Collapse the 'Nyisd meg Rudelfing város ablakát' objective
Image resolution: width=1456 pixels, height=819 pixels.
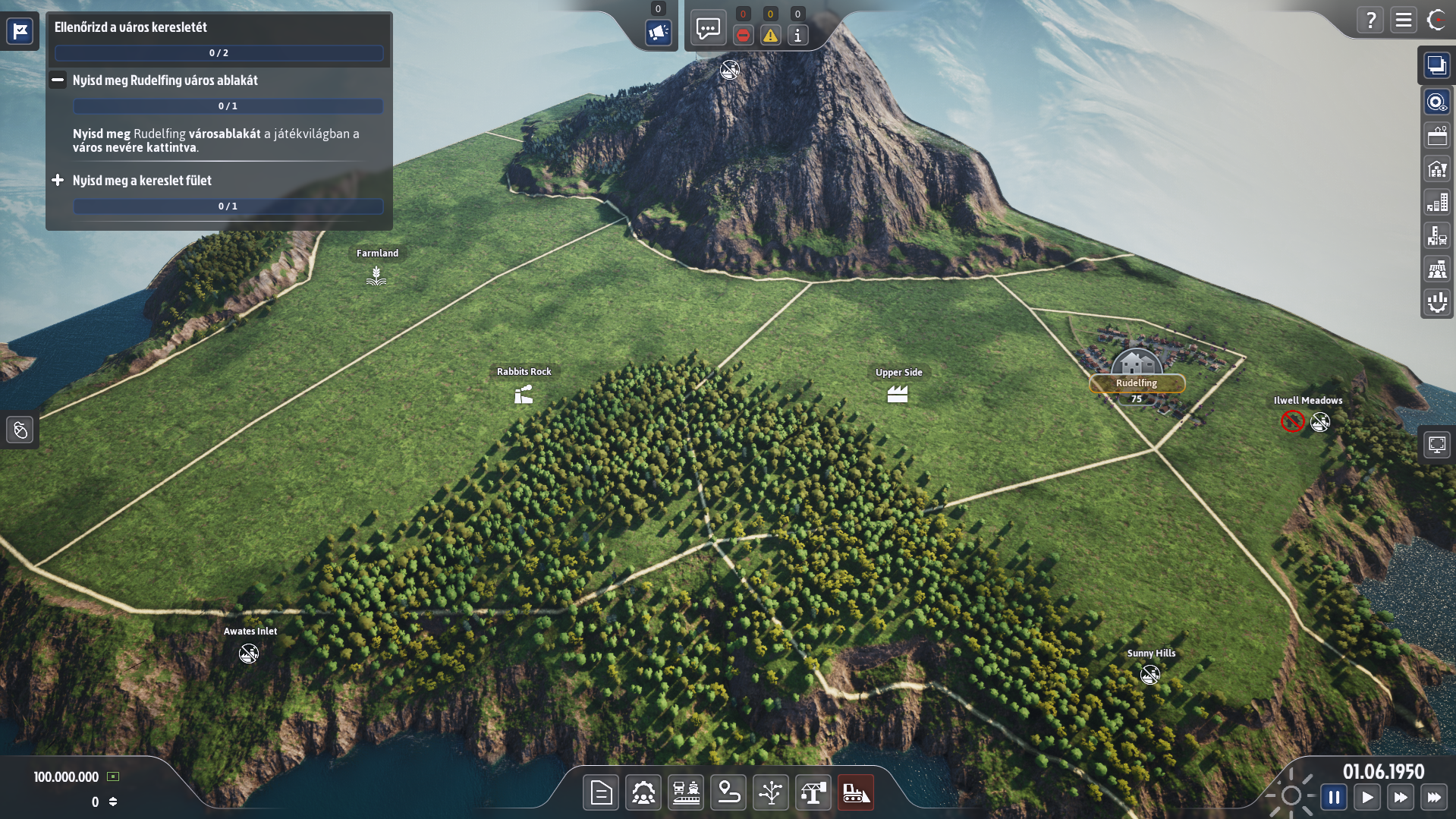point(58,80)
